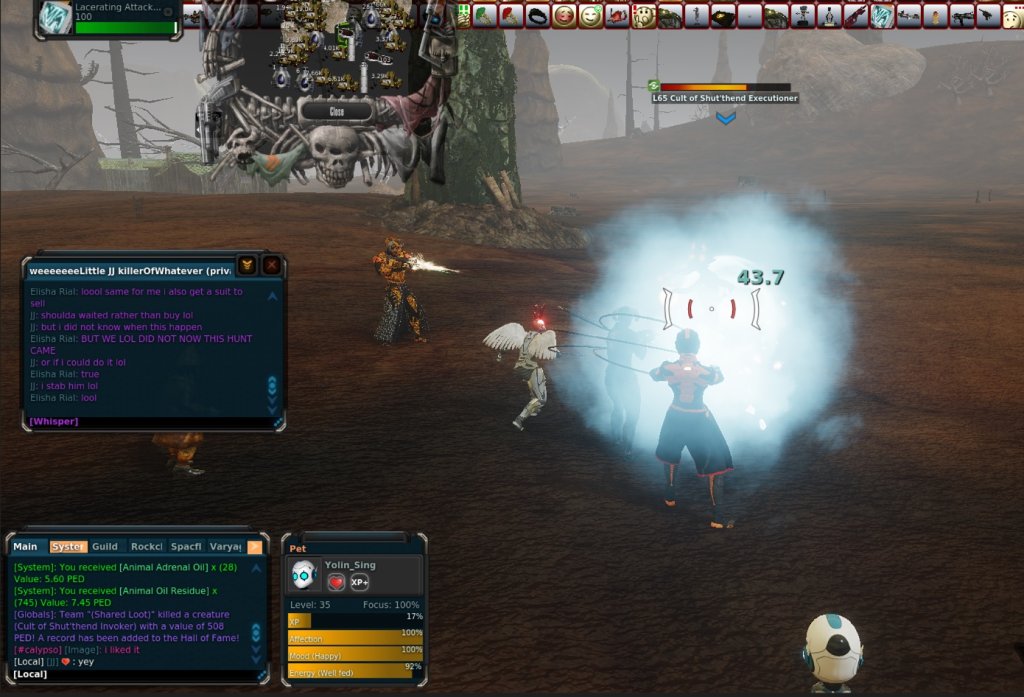
Task: Select the teal crystal hotbar icon
Action: [x=882, y=16]
